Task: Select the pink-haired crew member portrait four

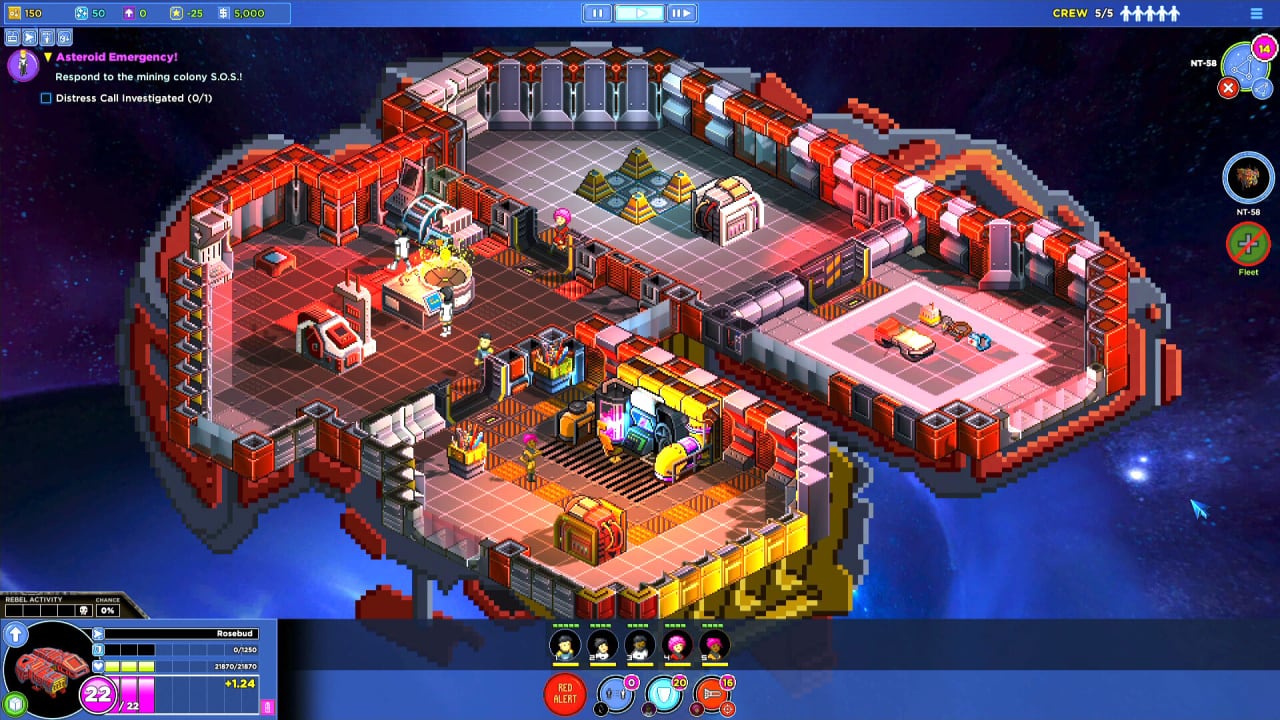Action: (677, 646)
